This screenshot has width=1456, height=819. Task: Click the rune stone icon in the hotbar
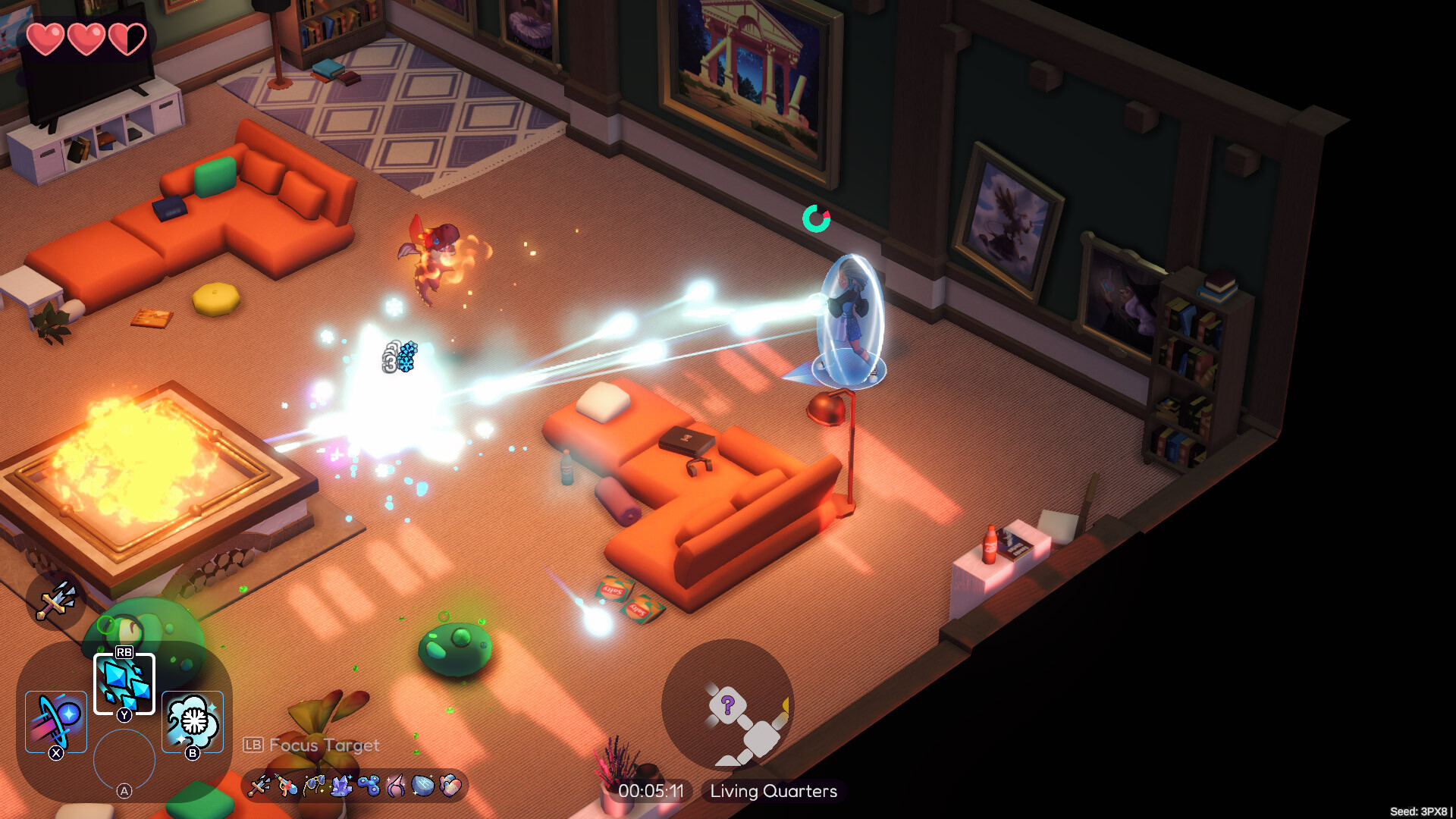point(423,786)
